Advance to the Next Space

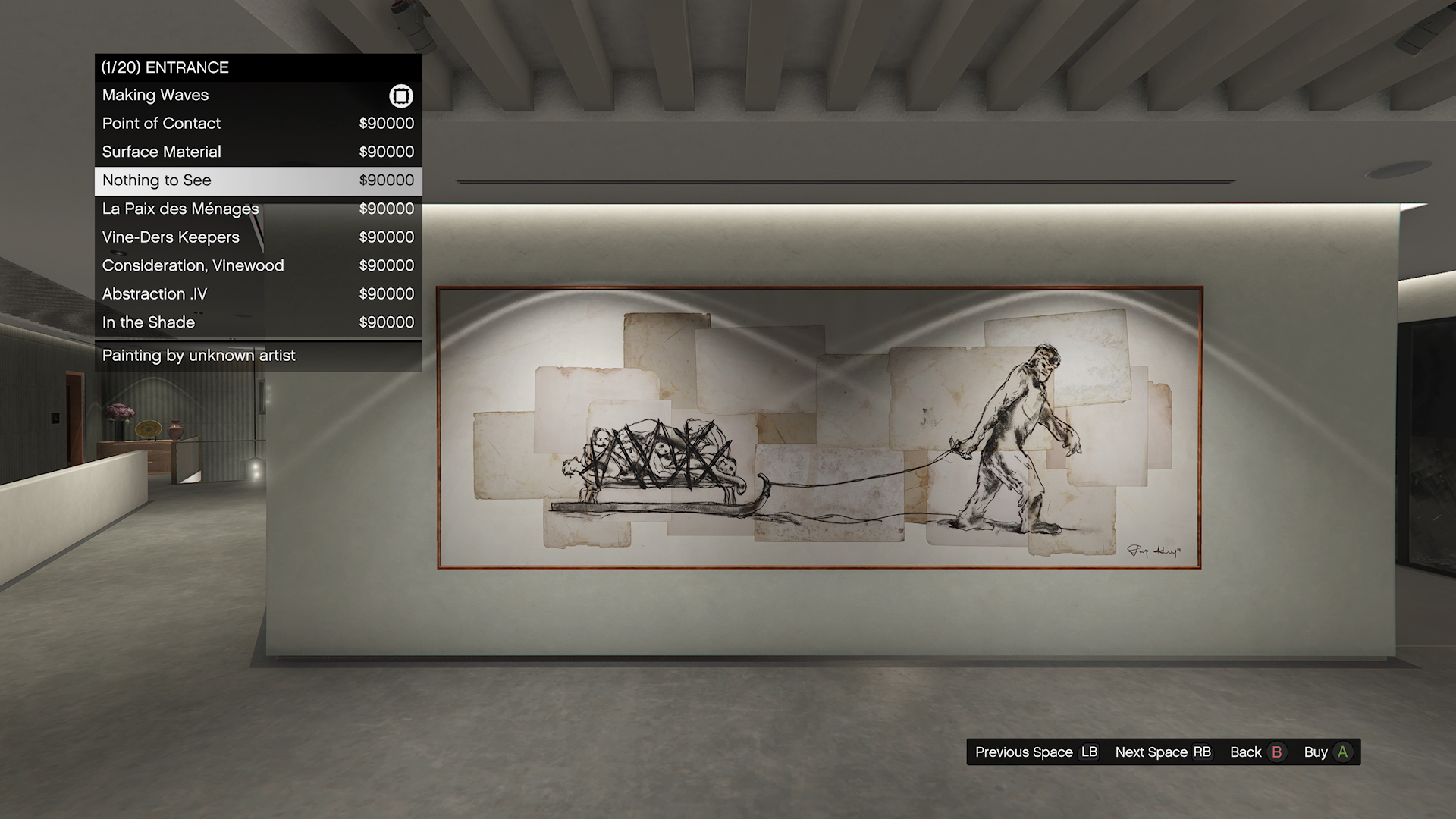pyautogui.click(x=1163, y=752)
